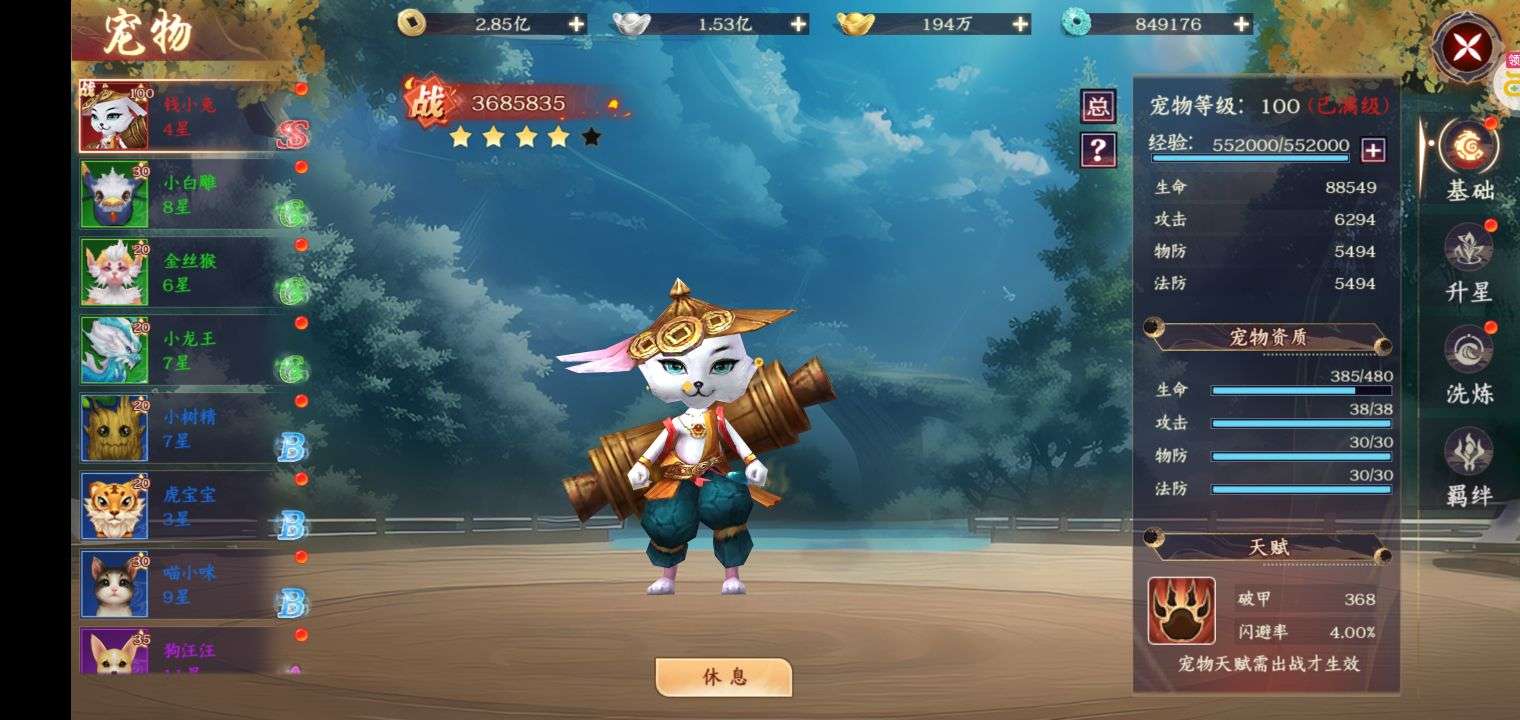This screenshot has height=720, width=1520.
Task: Add gold ingots using the plus button
Action: pyautogui.click(x=1020, y=24)
